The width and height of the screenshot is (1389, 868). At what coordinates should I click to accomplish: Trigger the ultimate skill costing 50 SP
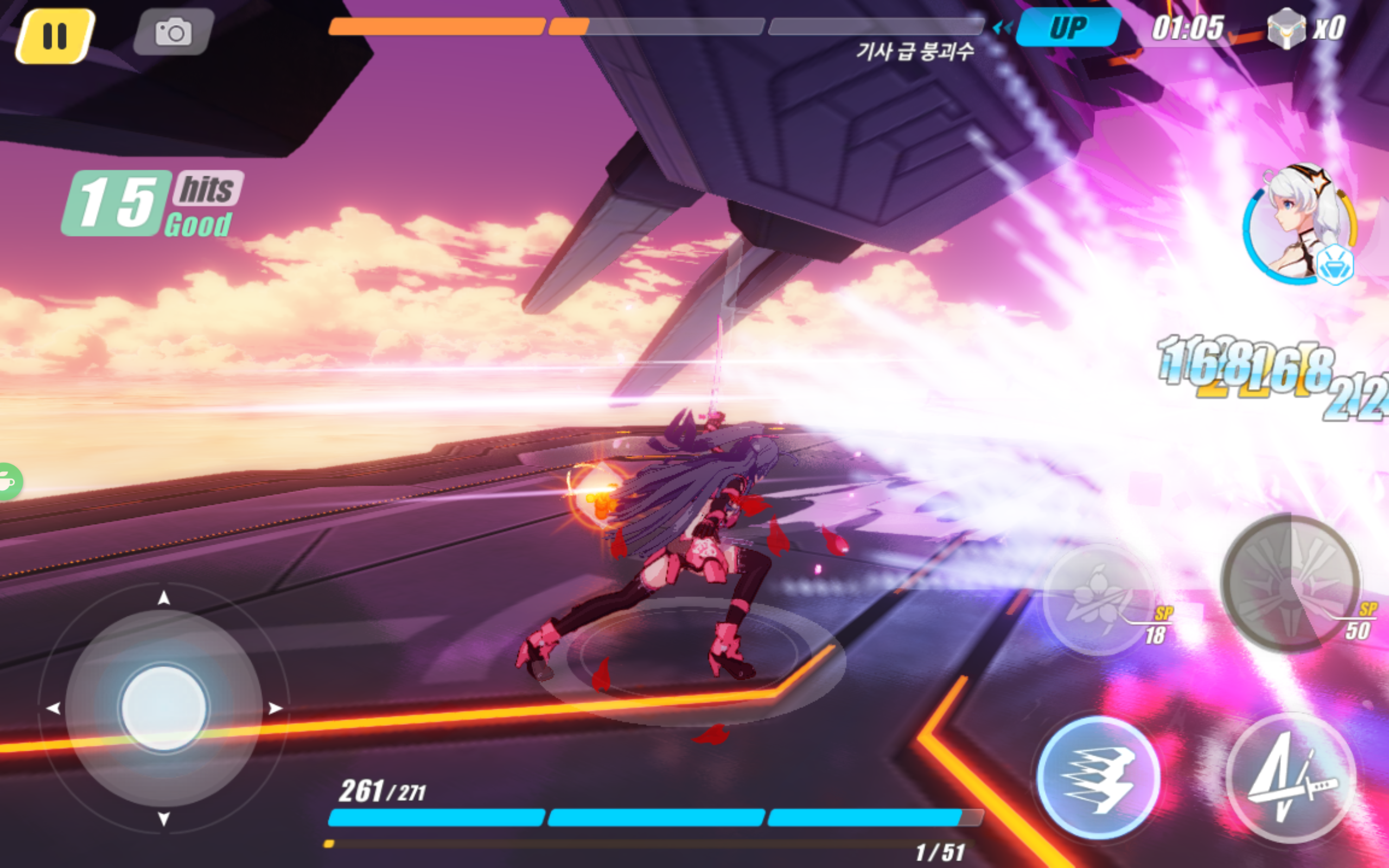point(1290,583)
